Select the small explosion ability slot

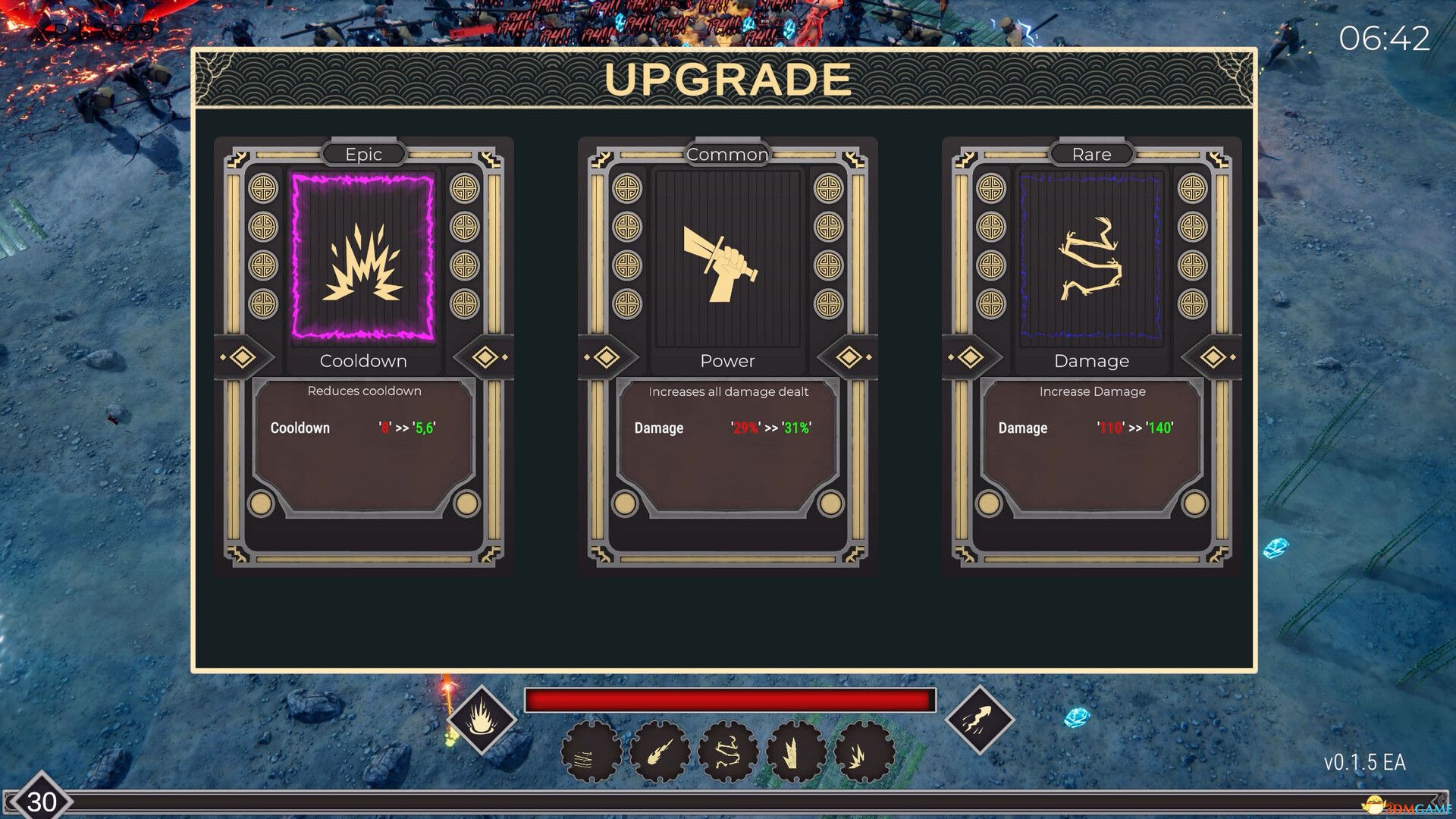tap(864, 753)
